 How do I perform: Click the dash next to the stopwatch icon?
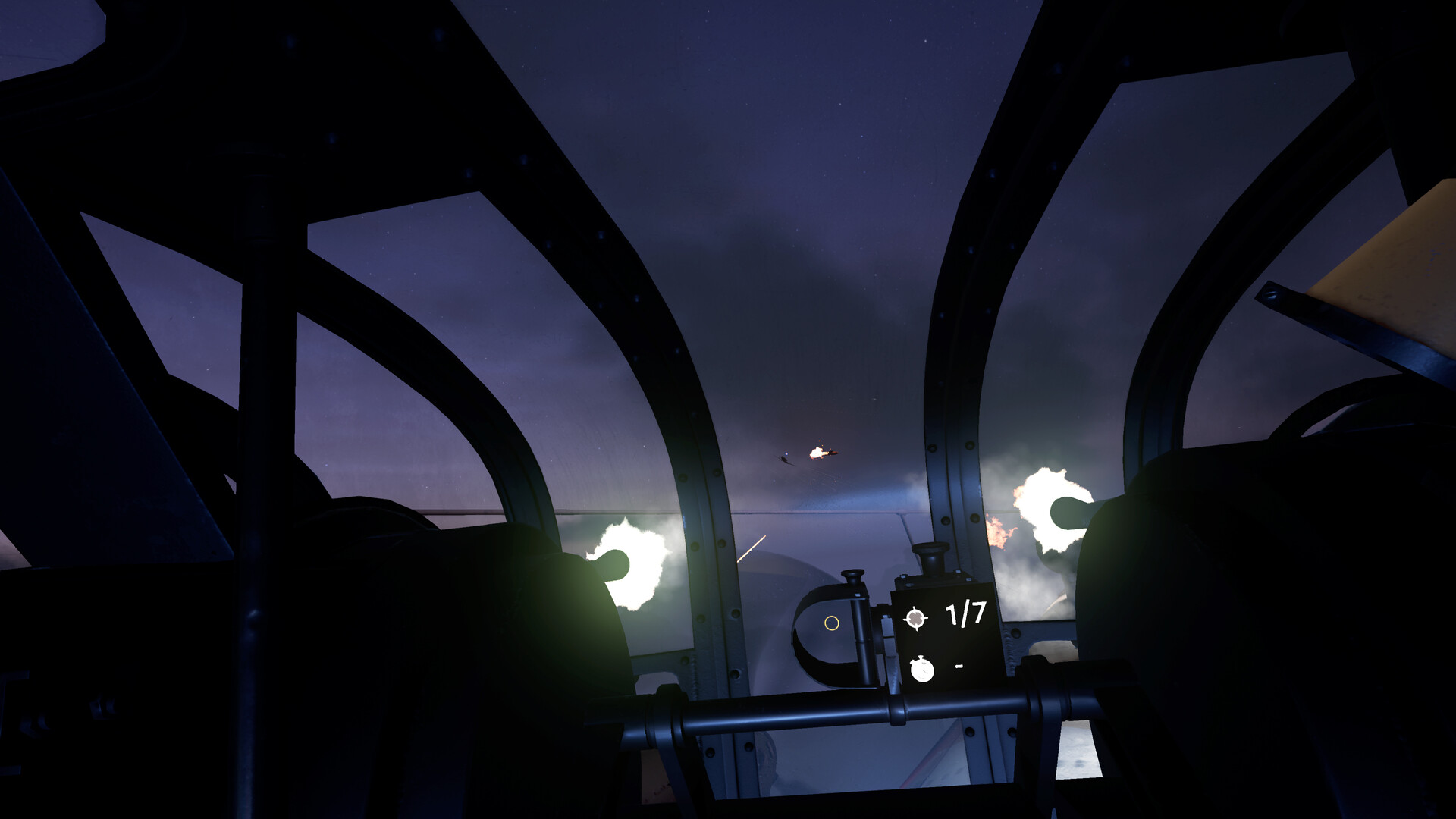coord(958,666)
